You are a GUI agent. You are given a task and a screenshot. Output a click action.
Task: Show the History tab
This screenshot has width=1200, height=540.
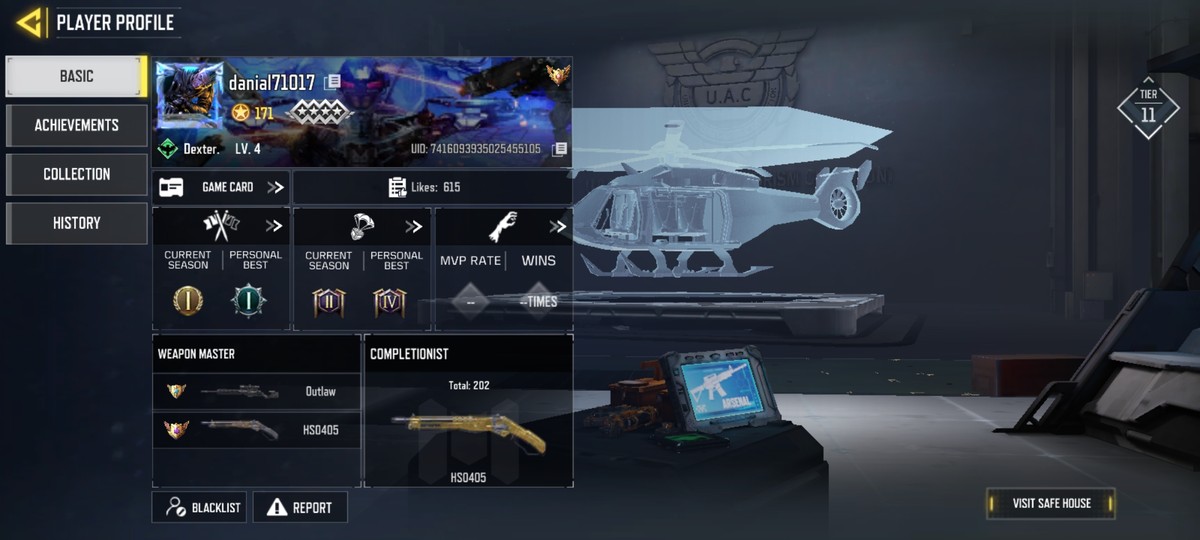(76, 223)
